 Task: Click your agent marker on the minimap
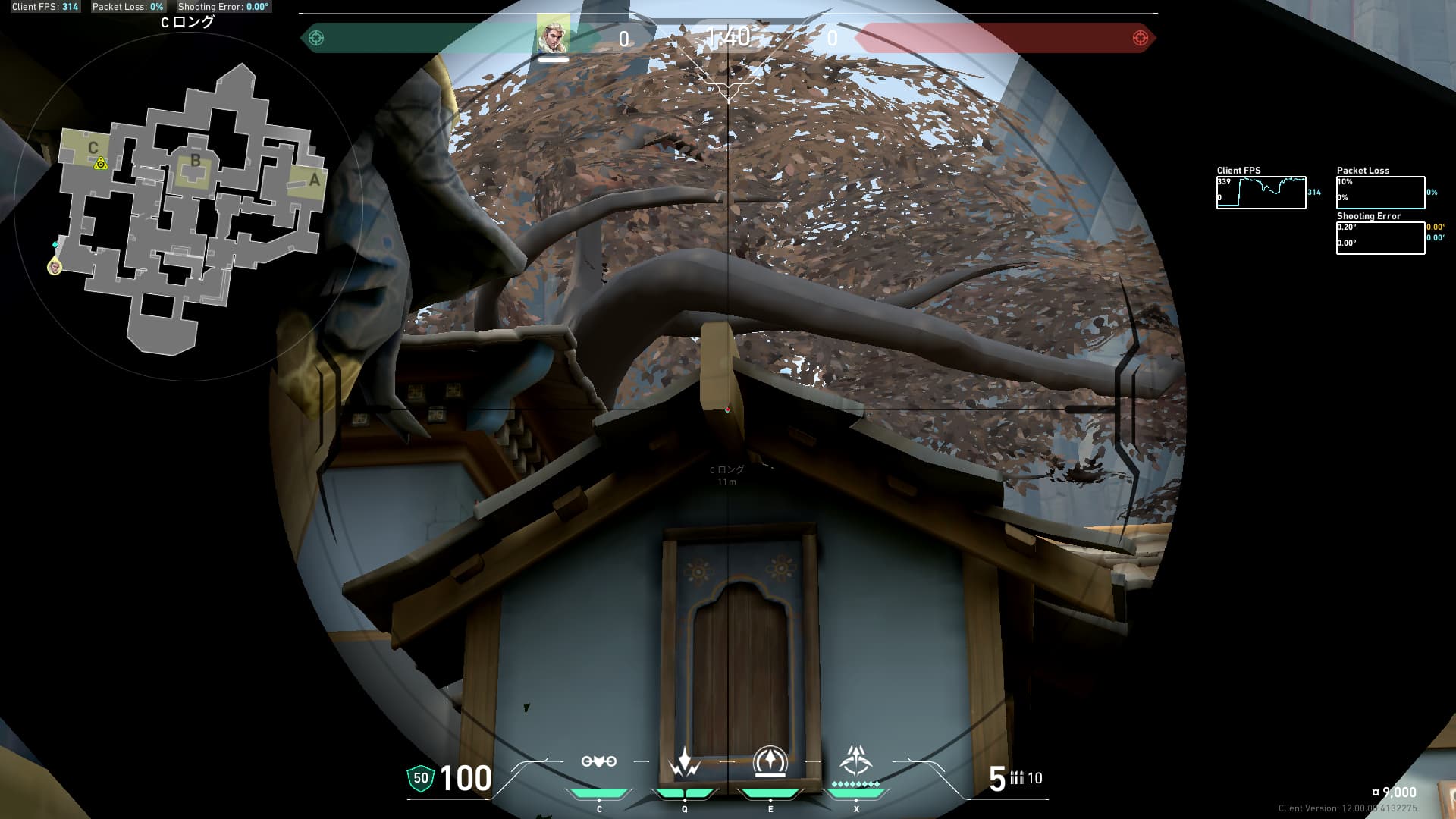(55, 267)
